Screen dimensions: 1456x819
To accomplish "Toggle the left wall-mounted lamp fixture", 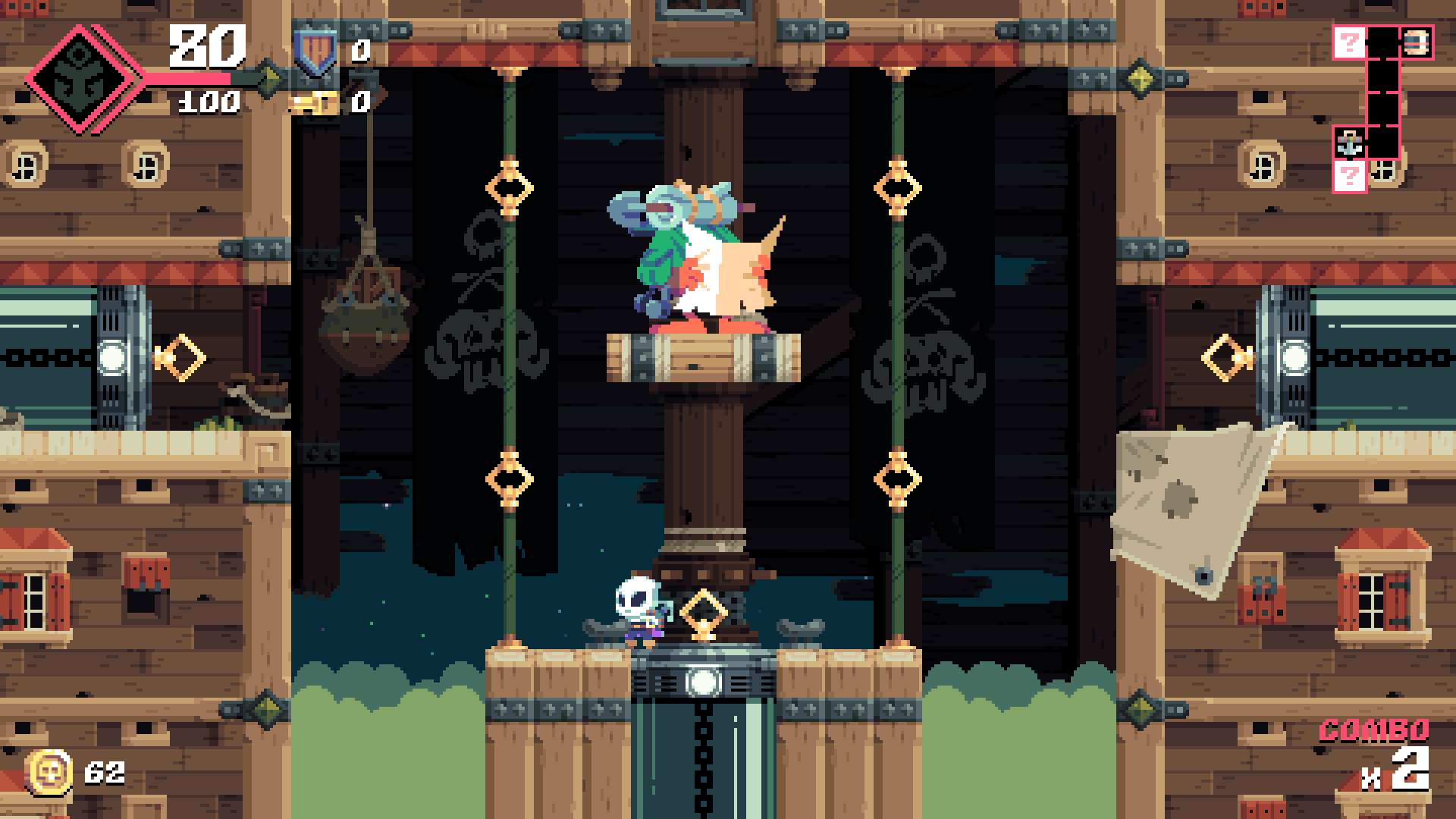I will (114, 354).
